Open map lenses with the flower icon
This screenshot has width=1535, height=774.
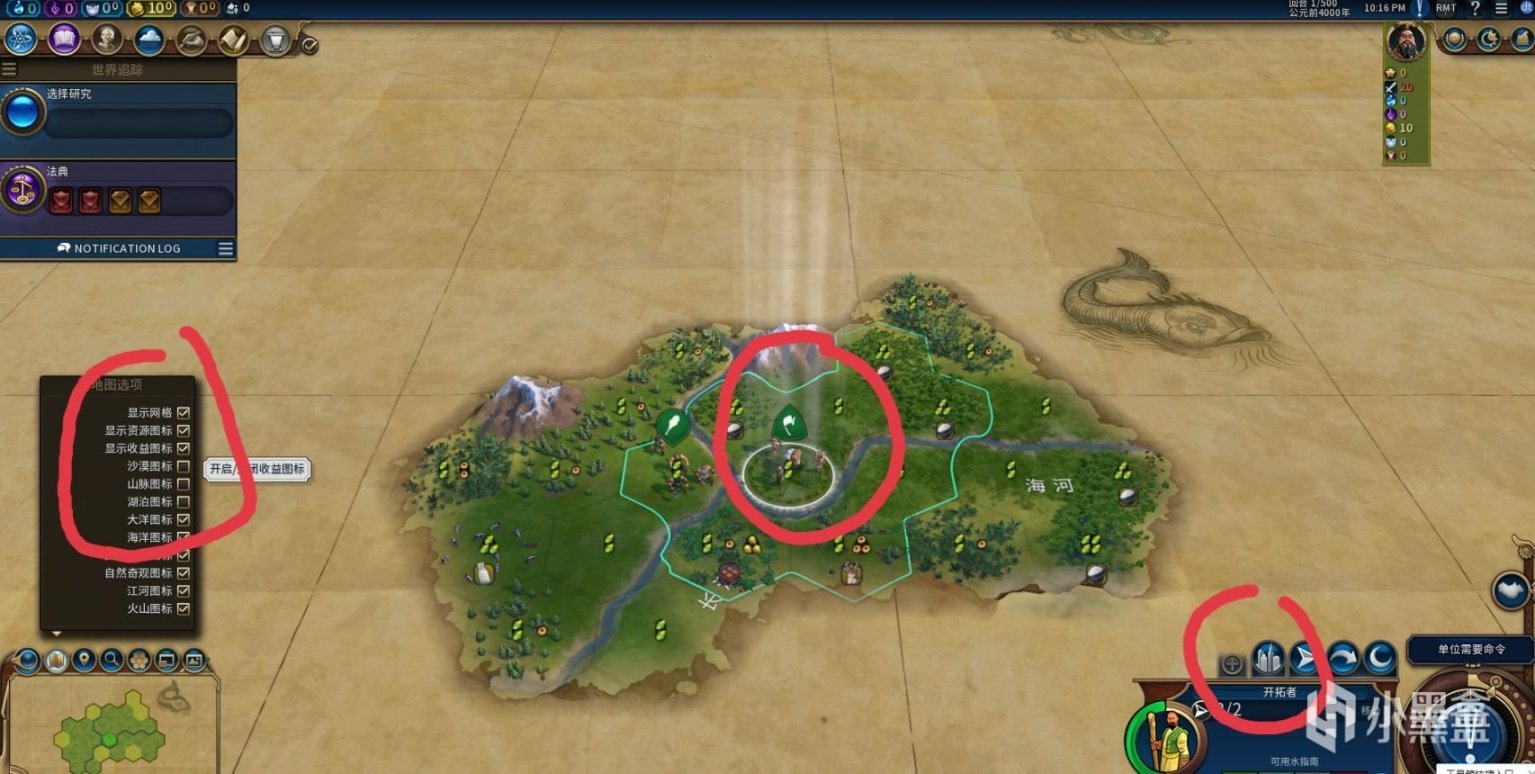(x=137, y=660)
